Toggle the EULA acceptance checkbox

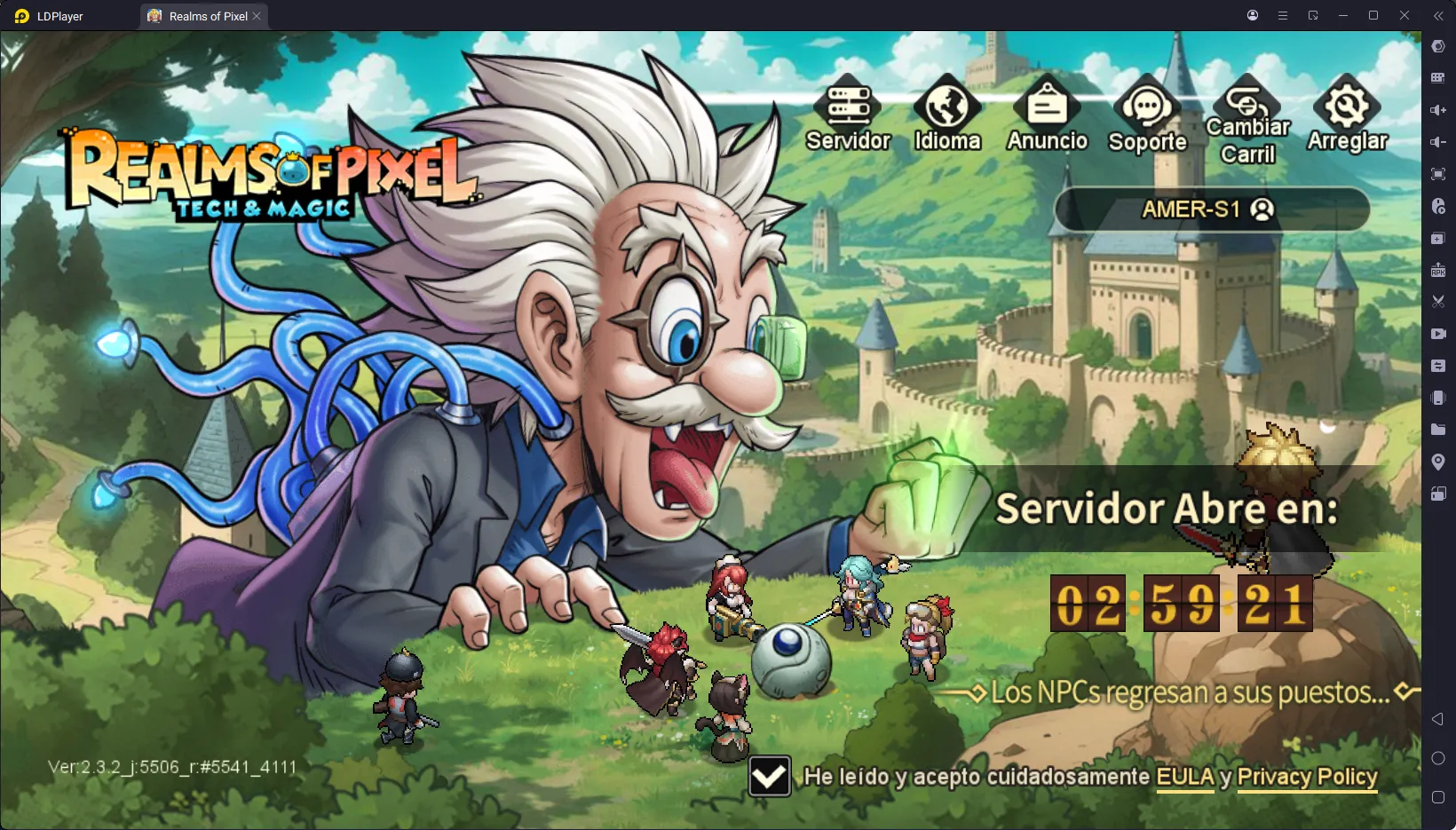(769, 777)
